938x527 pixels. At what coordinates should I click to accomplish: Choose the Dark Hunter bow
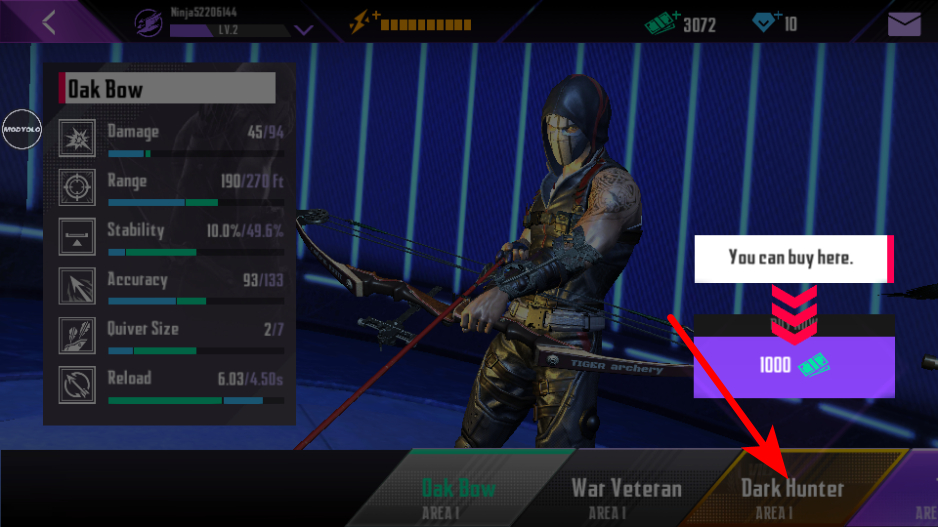792,496
